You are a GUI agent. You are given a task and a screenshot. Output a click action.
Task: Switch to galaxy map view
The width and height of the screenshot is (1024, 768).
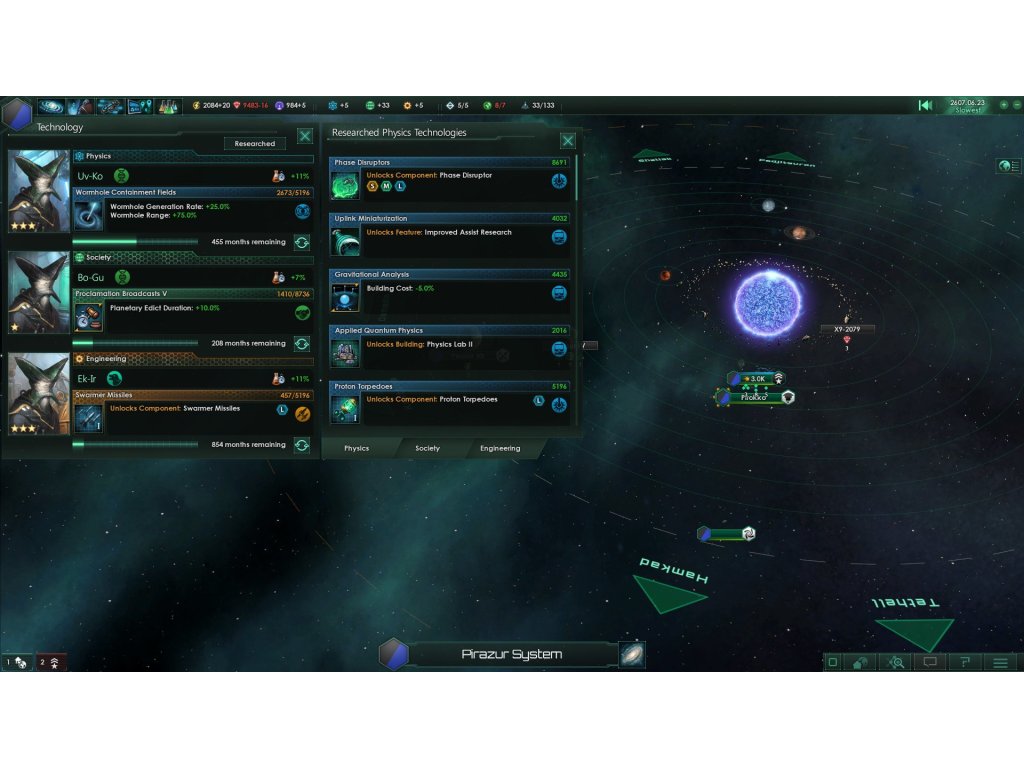click(632, 655)
